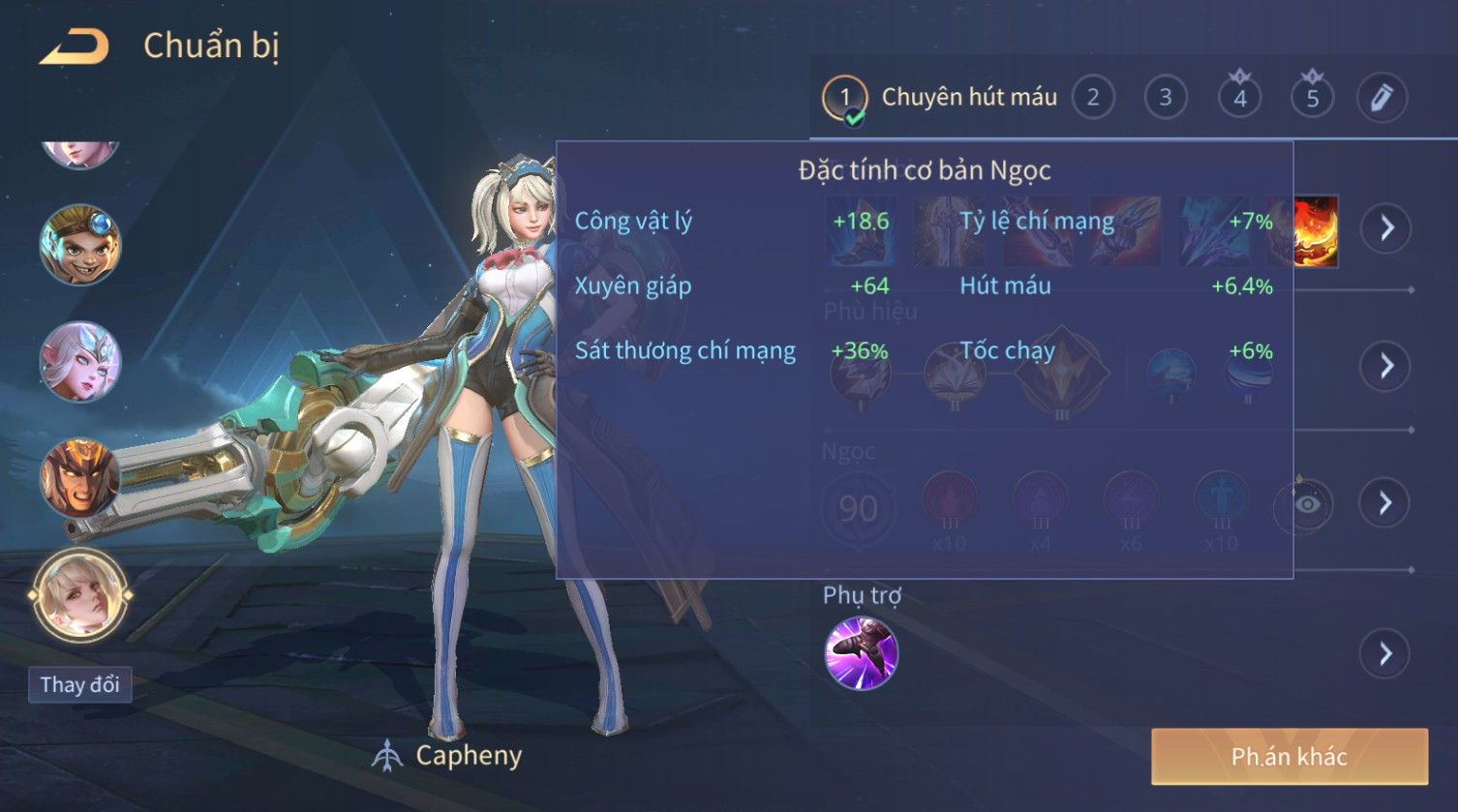Select the Phụ trợ boot spell icon
Viewport: 1458px width, 812px height.
[861, 653]
